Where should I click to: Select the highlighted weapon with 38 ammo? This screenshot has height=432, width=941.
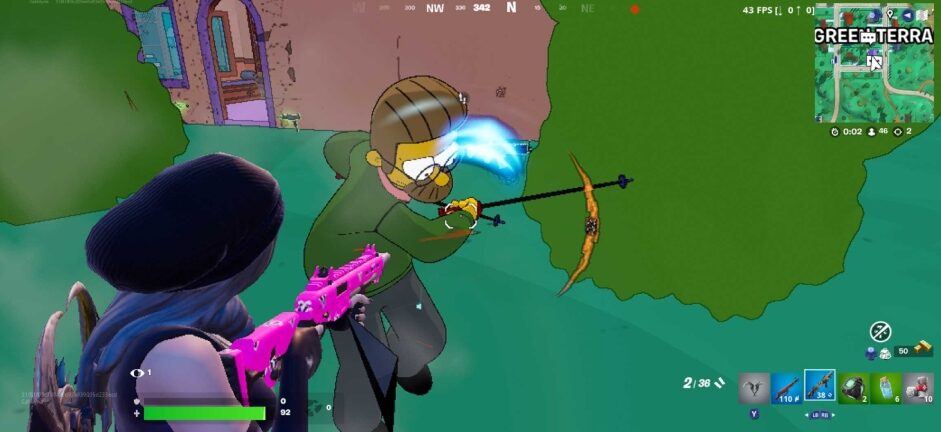point(819,385)
